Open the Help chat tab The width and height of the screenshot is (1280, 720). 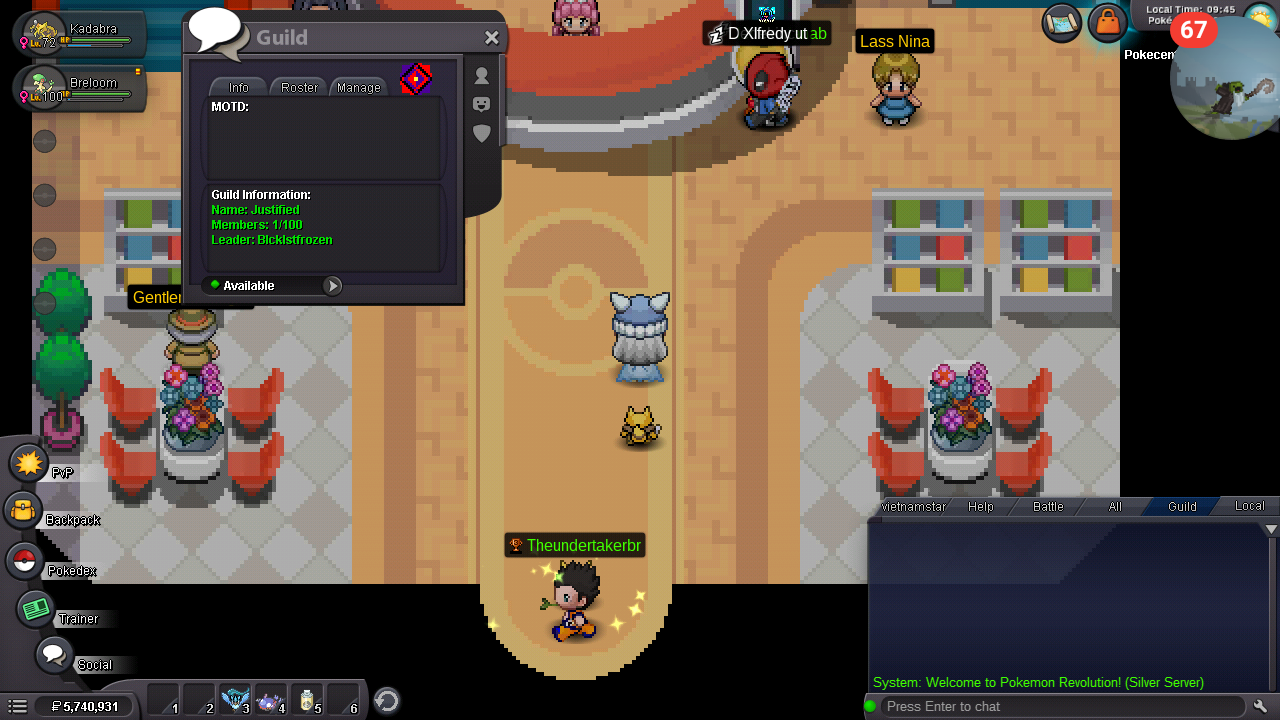981,507
